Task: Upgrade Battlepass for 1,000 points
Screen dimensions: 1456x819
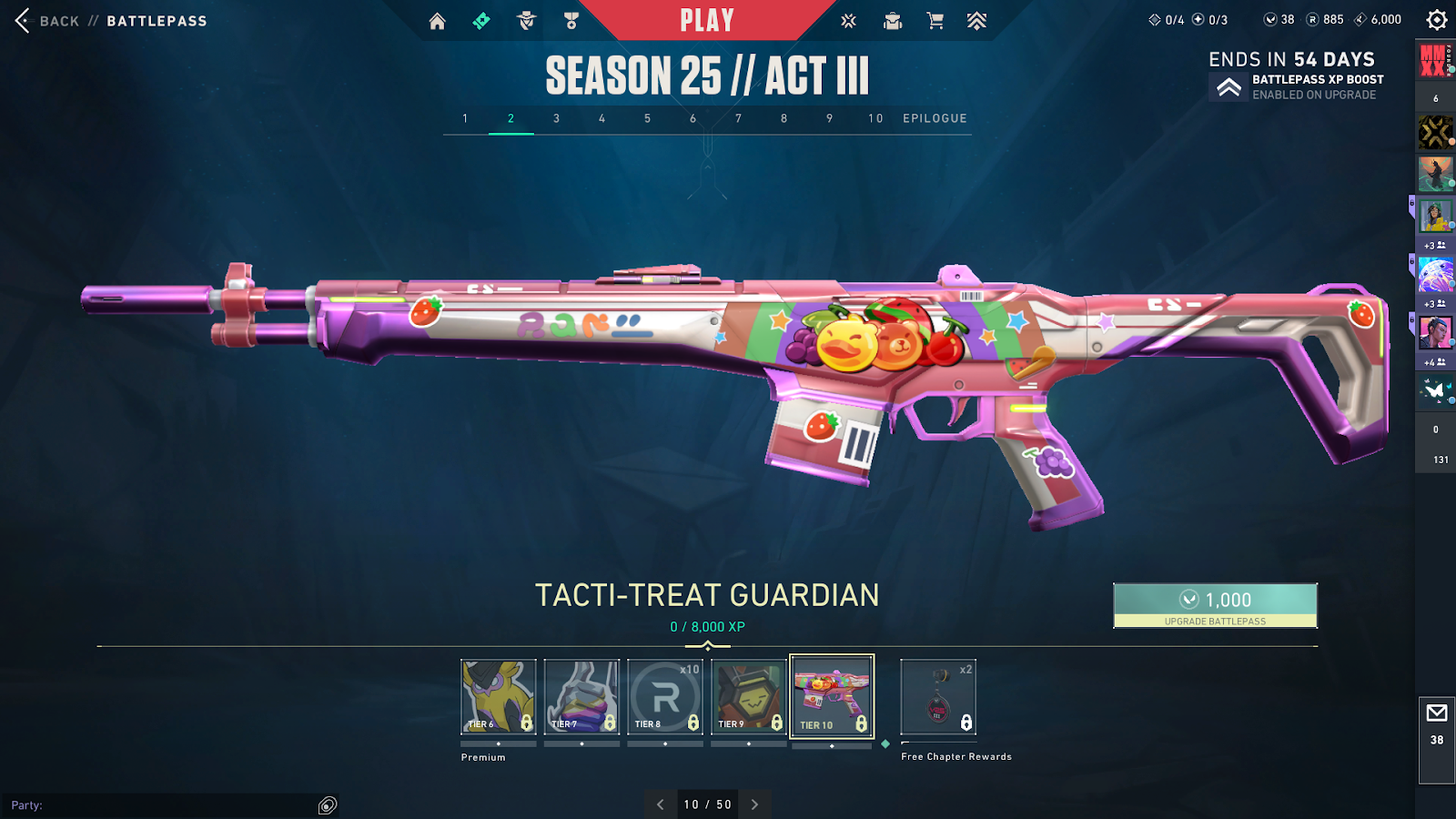Action: click(x=1215, y=605)
